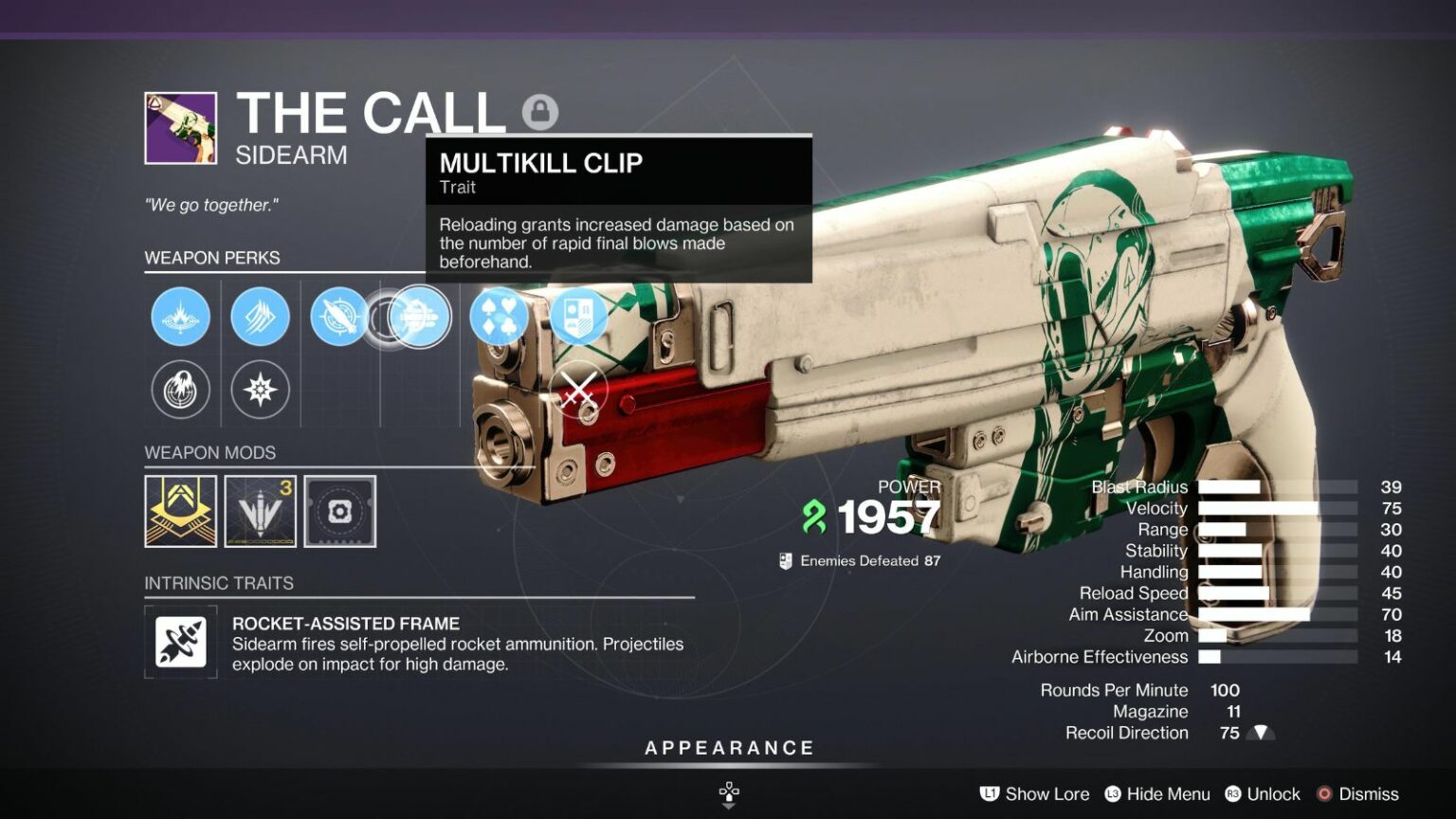Open the rocket mod slot showing level 3
Screen dimensions: 1456x819
click(x=260, y=511)
